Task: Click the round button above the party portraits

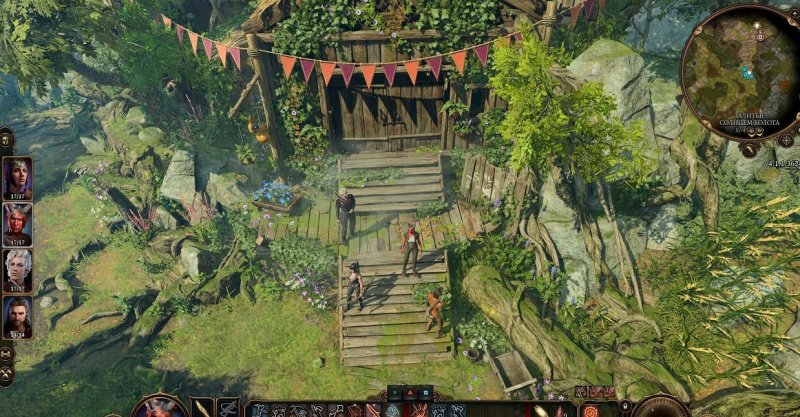Action: tap(6, 138)
